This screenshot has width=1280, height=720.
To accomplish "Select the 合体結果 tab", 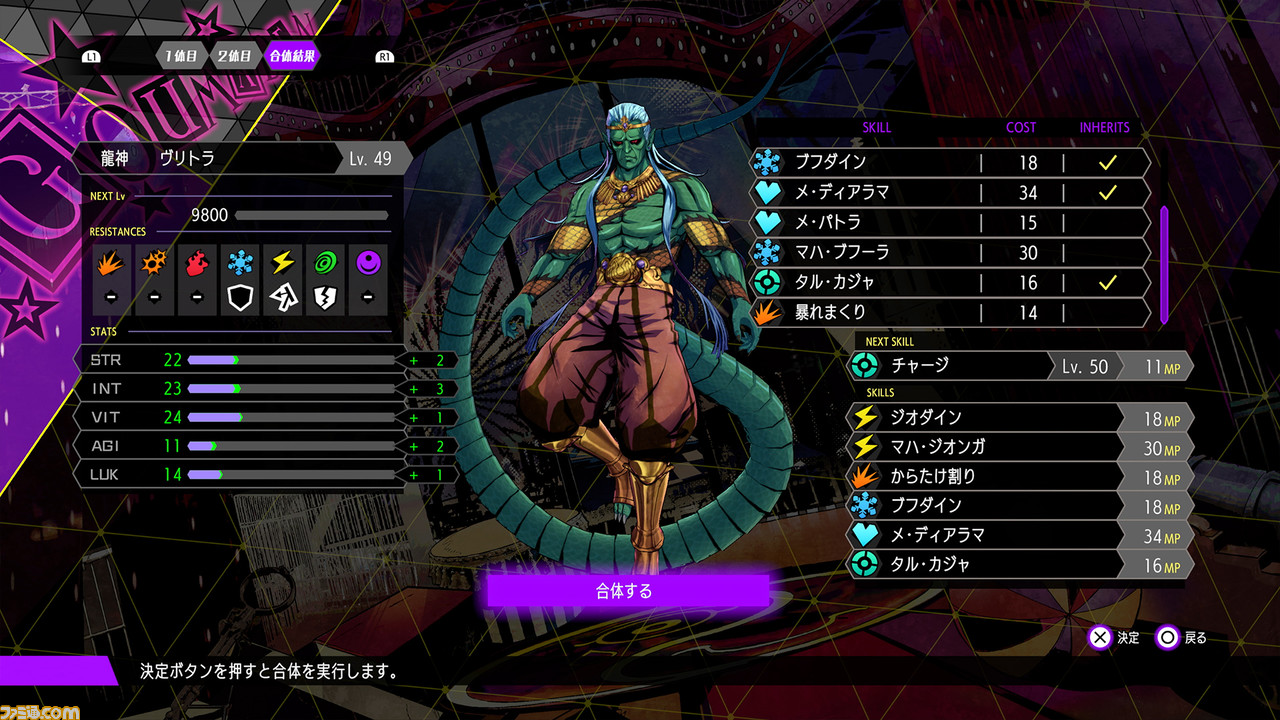I will 292,56.
